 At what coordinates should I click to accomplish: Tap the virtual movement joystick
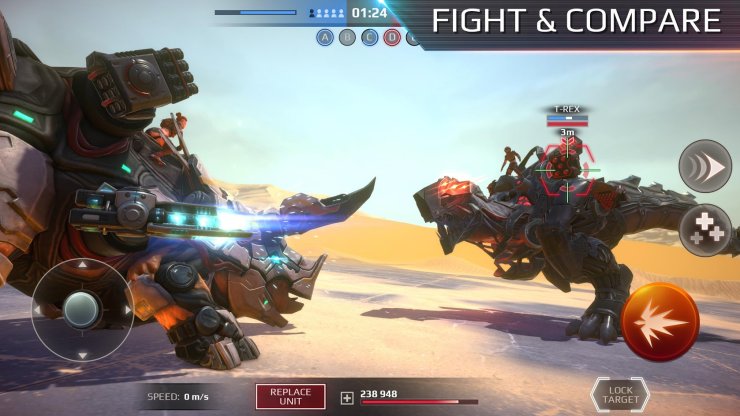point(82,308)
